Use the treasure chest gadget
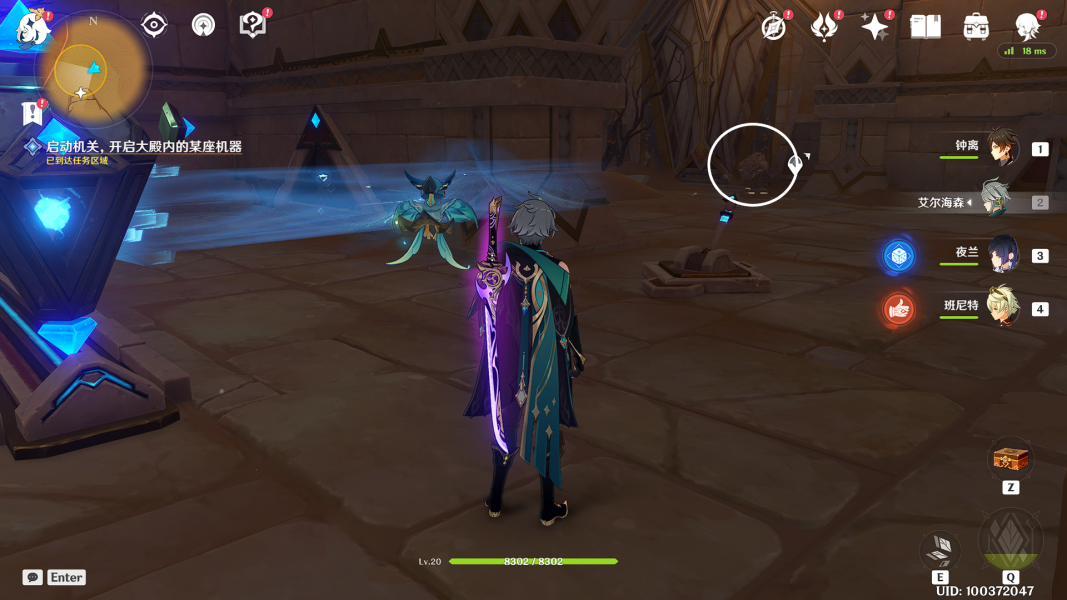The height and width of the screenshot is (600, 1067). [1010, 459]
